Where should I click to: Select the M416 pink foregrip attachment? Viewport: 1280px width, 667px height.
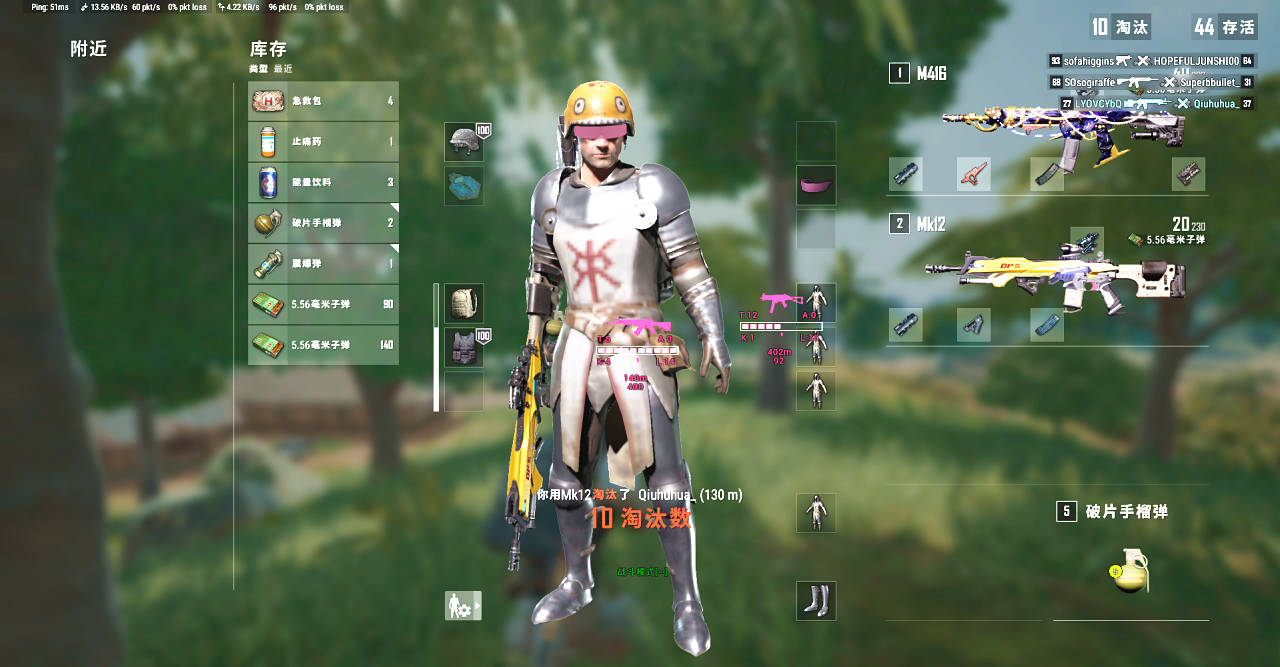(x=973, y=174)
